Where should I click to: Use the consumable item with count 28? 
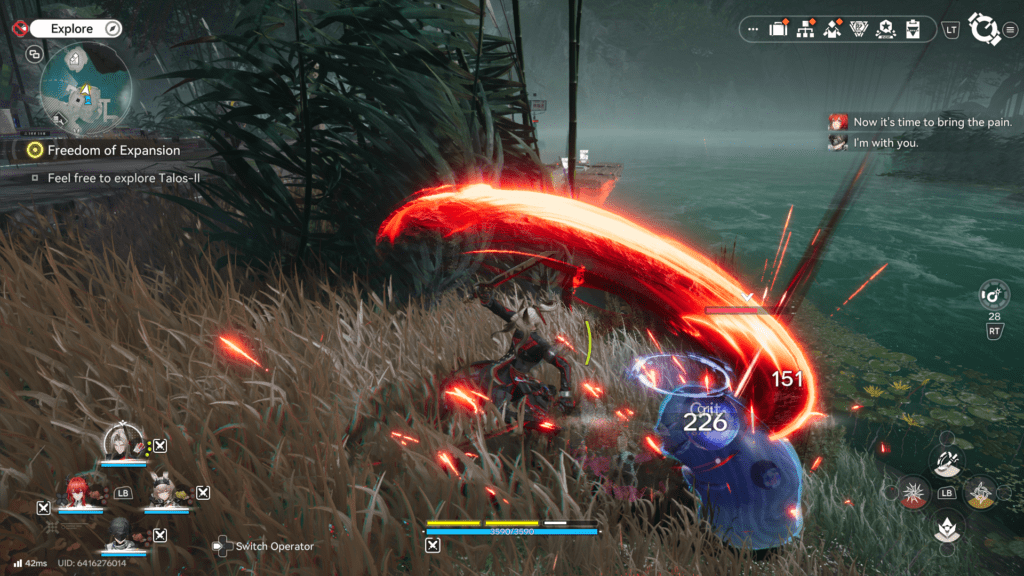pos(994,295)
